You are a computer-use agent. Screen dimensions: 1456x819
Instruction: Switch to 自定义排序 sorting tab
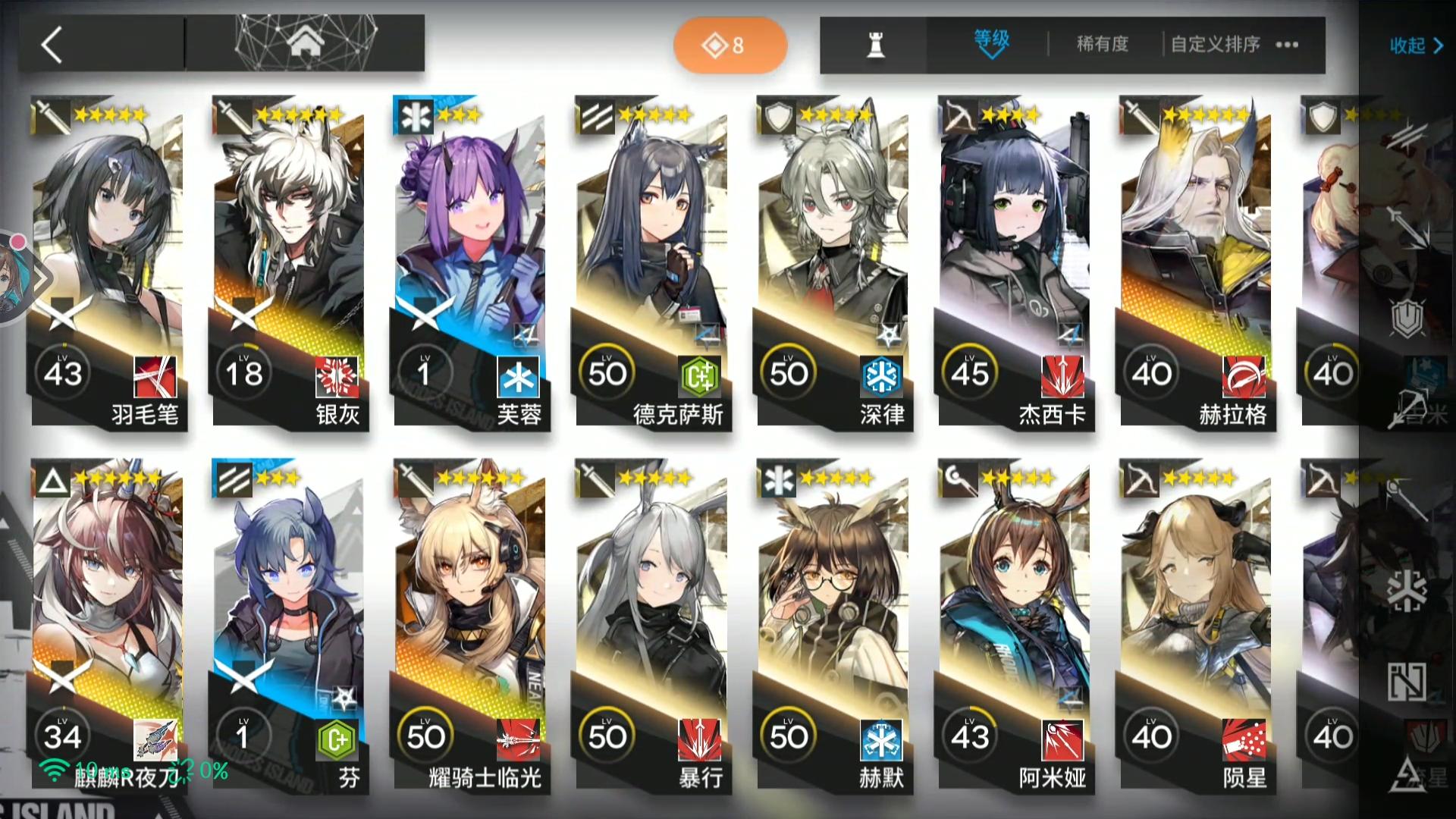pyautogui.click(x=1216, y=44)
